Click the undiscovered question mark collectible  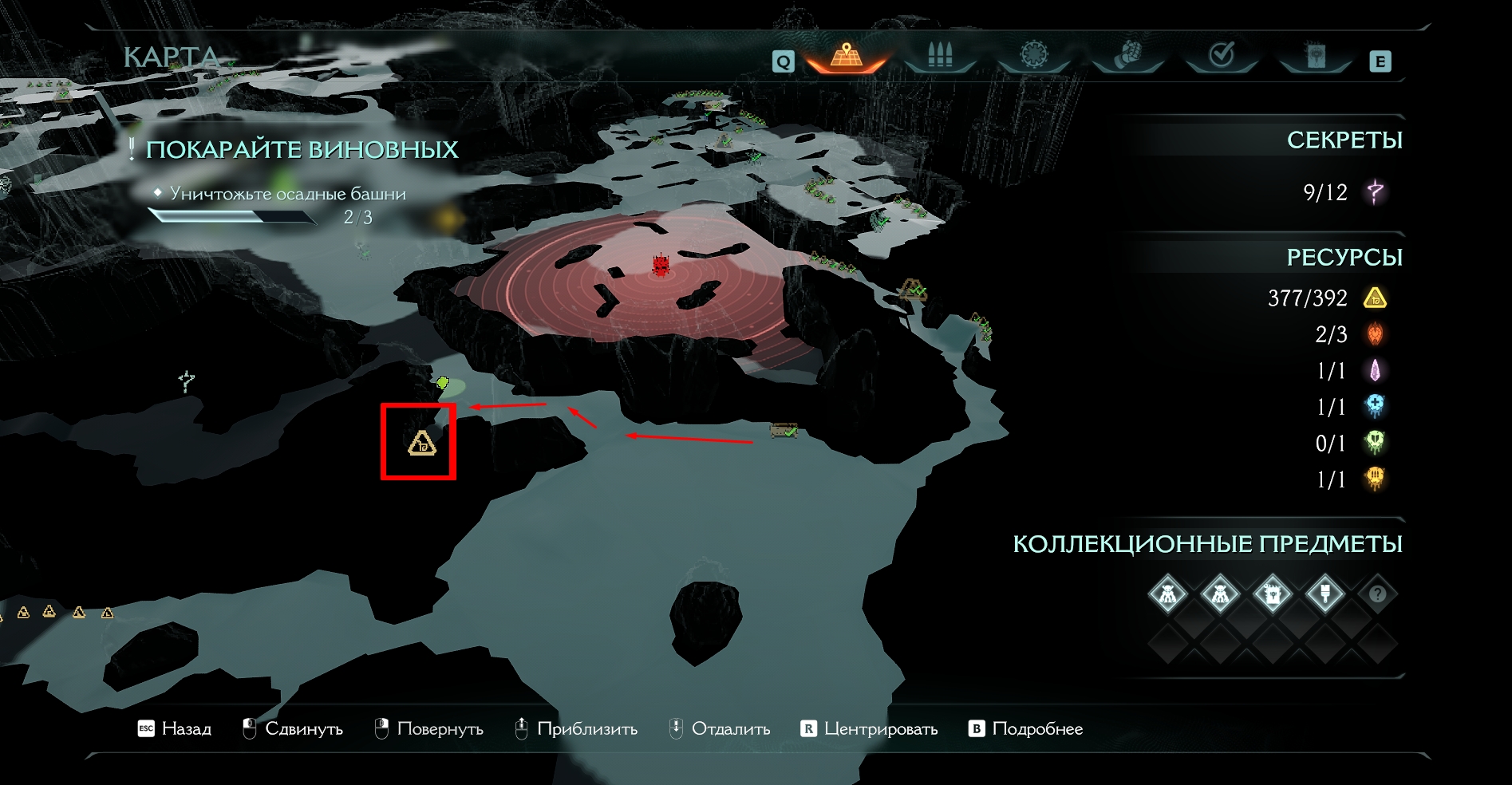coord(1377,594)
